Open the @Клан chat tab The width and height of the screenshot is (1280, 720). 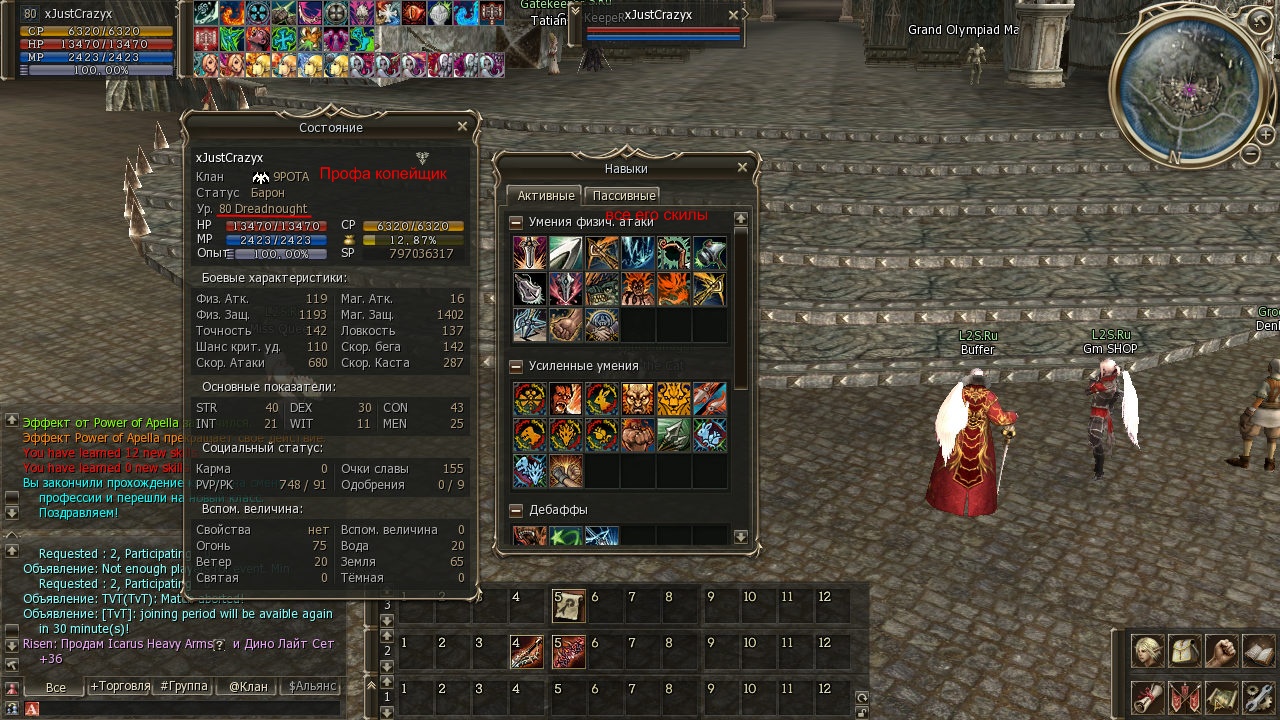point(248,687)
